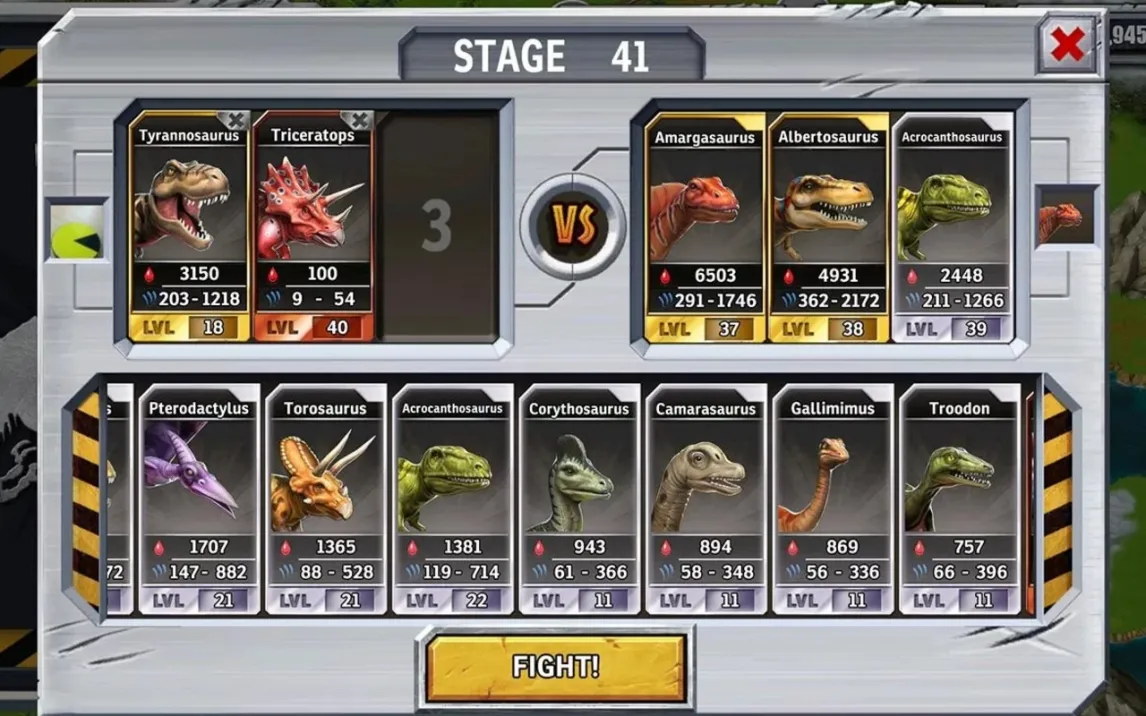Viewport: 1146px width, 716px height.
Task: Choose the Camarasaurus card
Action: (706, 498)
